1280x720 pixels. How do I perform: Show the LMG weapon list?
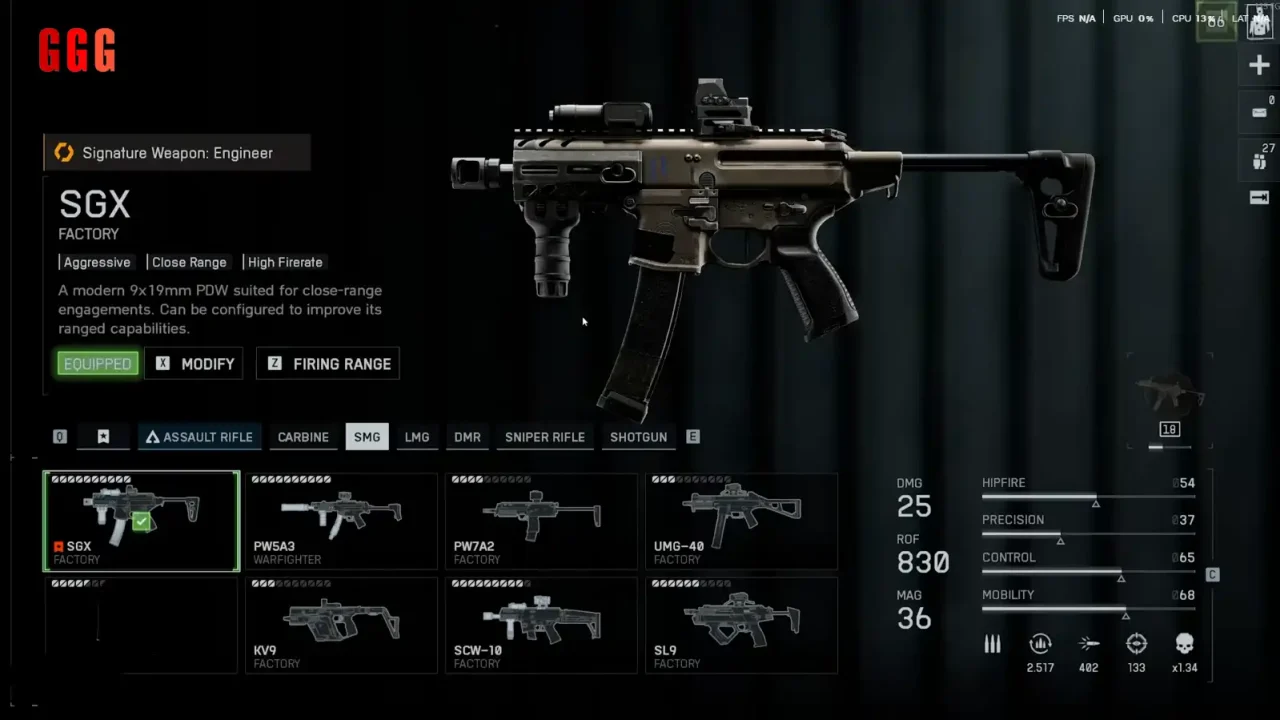tap(417, 437)
